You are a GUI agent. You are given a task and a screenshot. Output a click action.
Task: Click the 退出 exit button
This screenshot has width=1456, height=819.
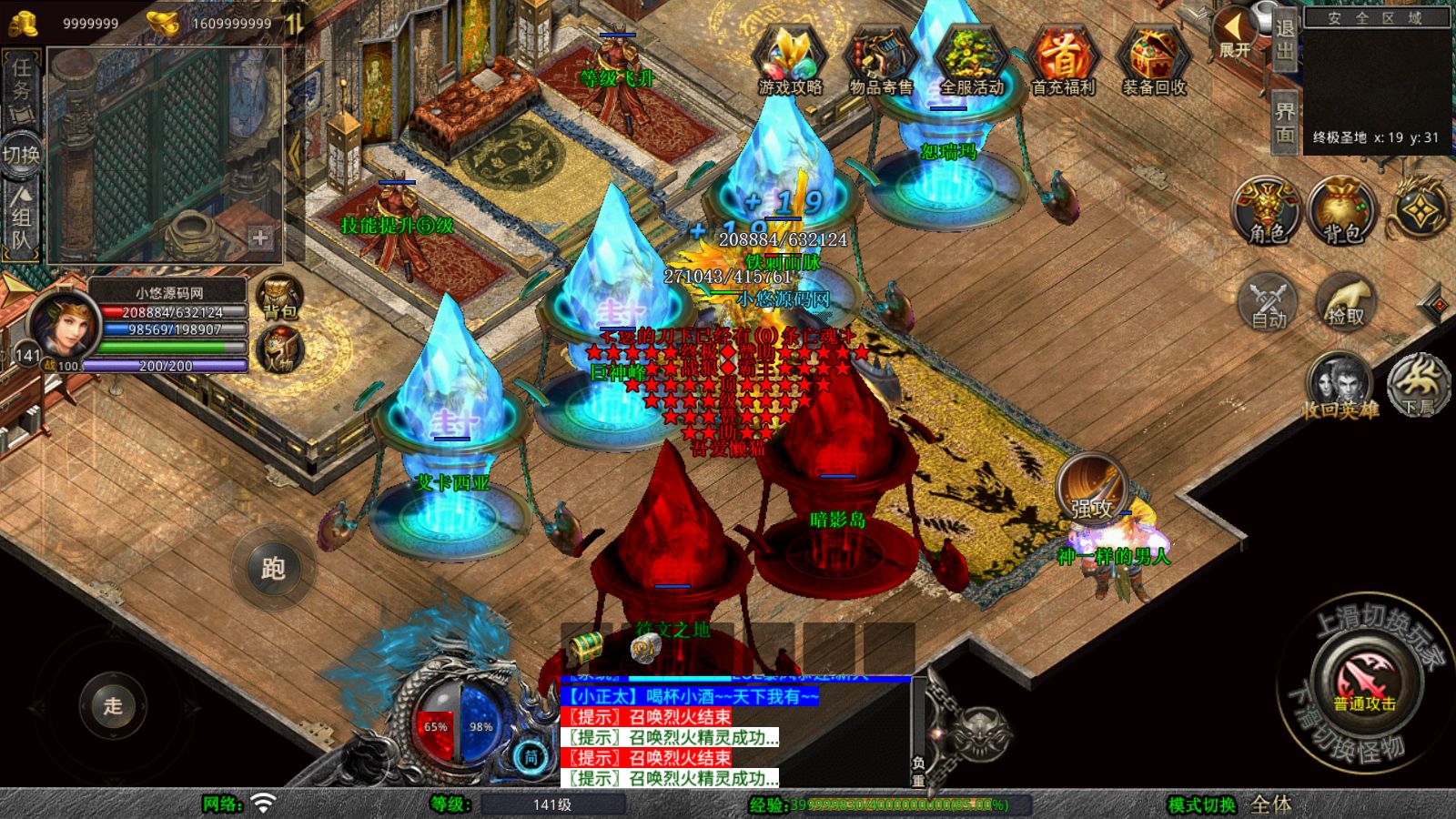point(1284,39)
